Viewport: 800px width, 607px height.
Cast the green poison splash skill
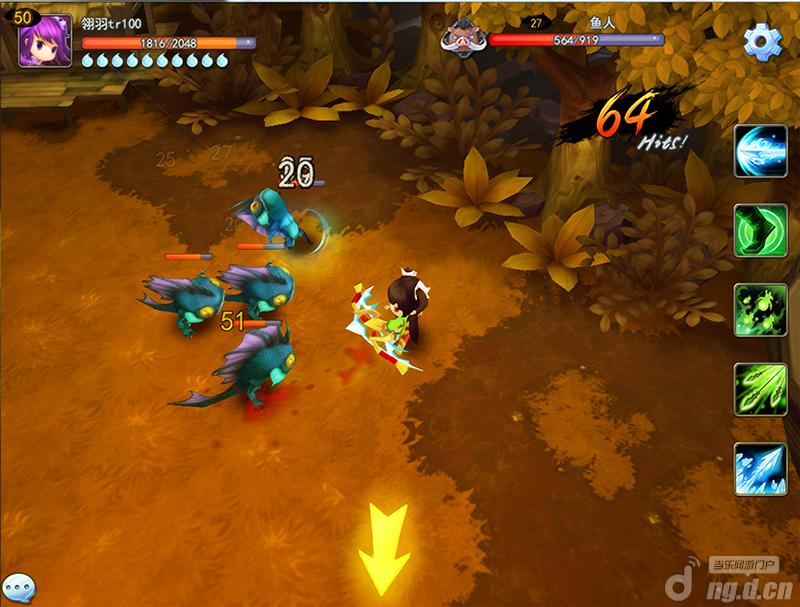(760, 310)
